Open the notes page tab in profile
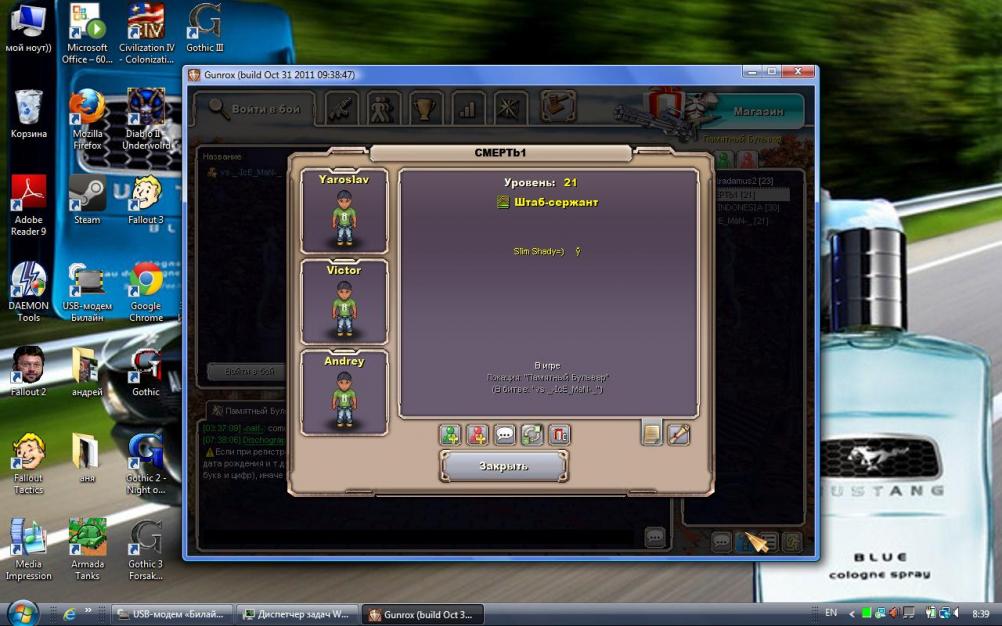The image size is (1002, 626). 652,433
